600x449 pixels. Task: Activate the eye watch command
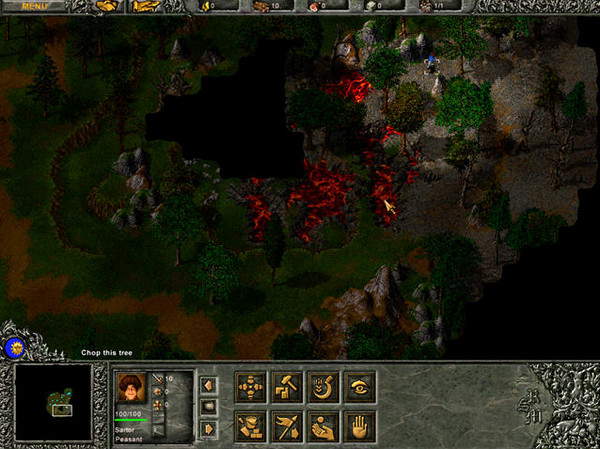(360, 387)
